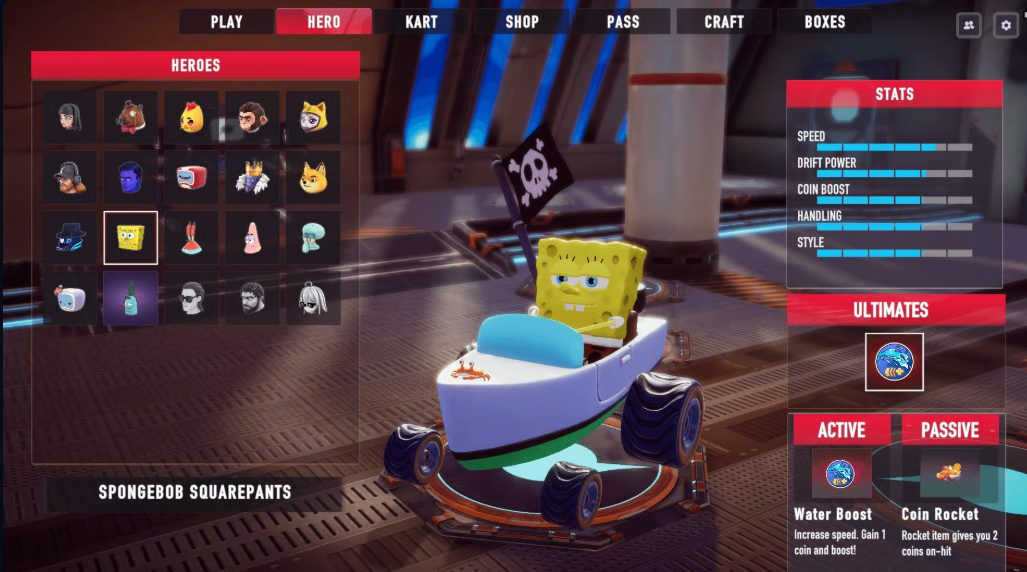Open the friends list icon
1027x572 pixels.
968,26
